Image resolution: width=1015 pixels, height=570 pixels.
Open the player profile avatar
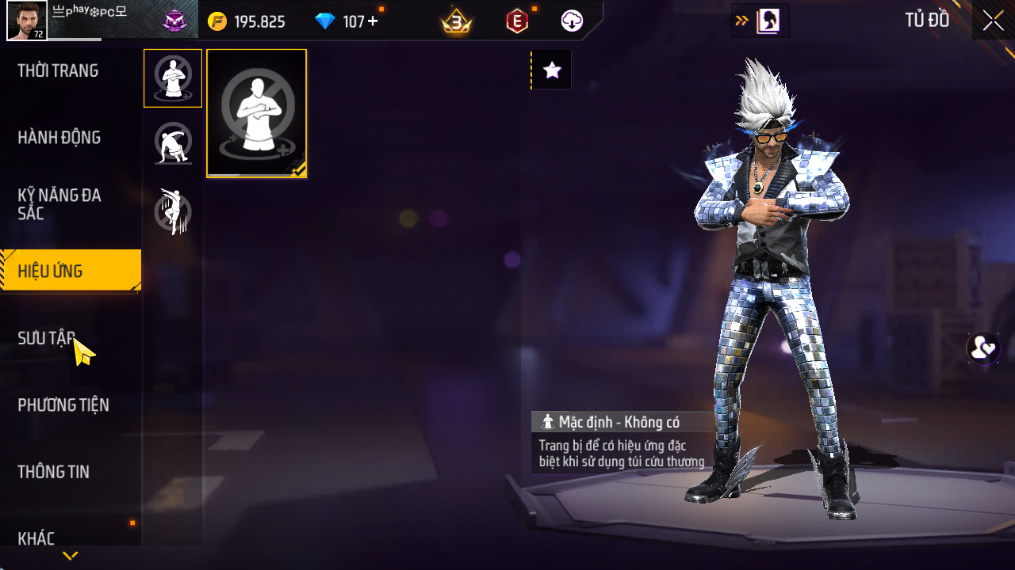26,21
